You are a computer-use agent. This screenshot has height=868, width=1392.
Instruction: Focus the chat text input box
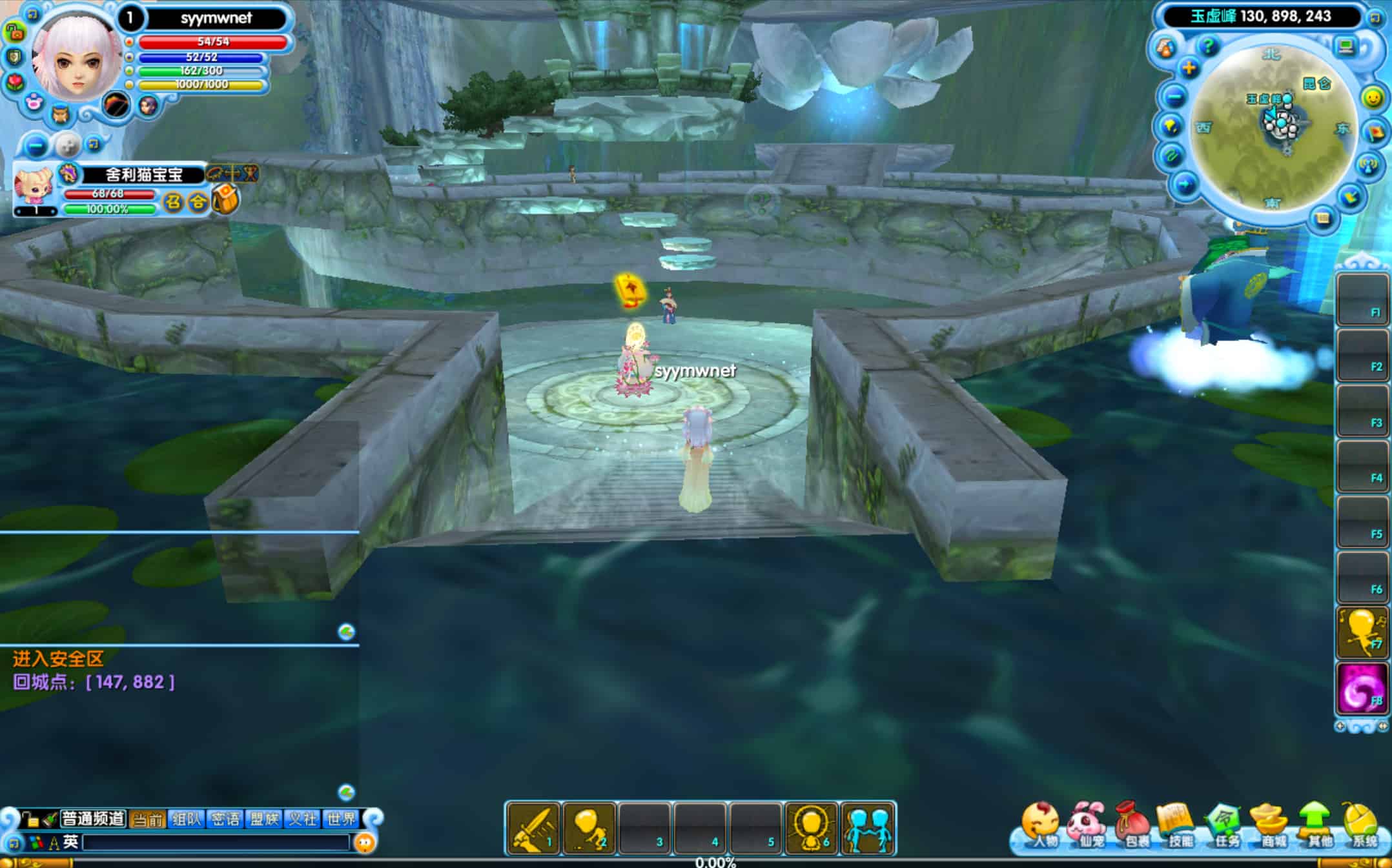coord(216,842)
